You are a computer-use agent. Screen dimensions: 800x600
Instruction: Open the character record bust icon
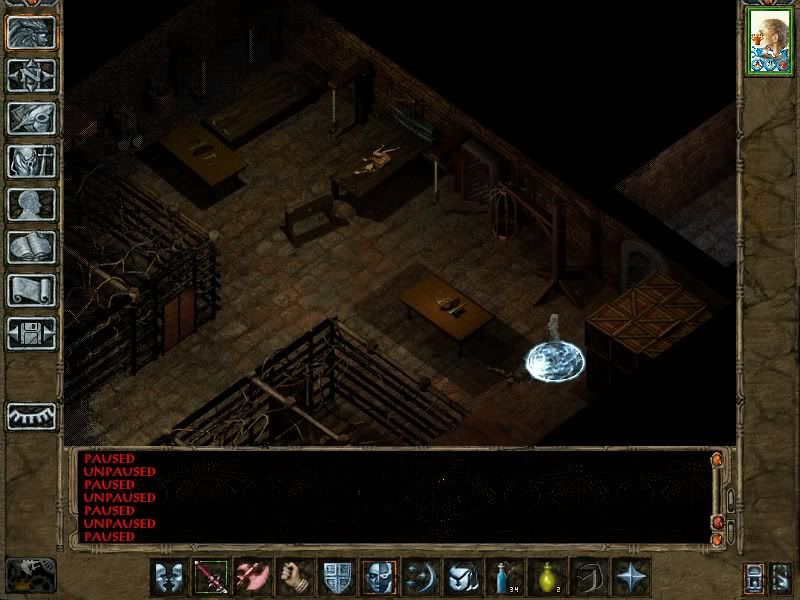(x=32, y=204)
